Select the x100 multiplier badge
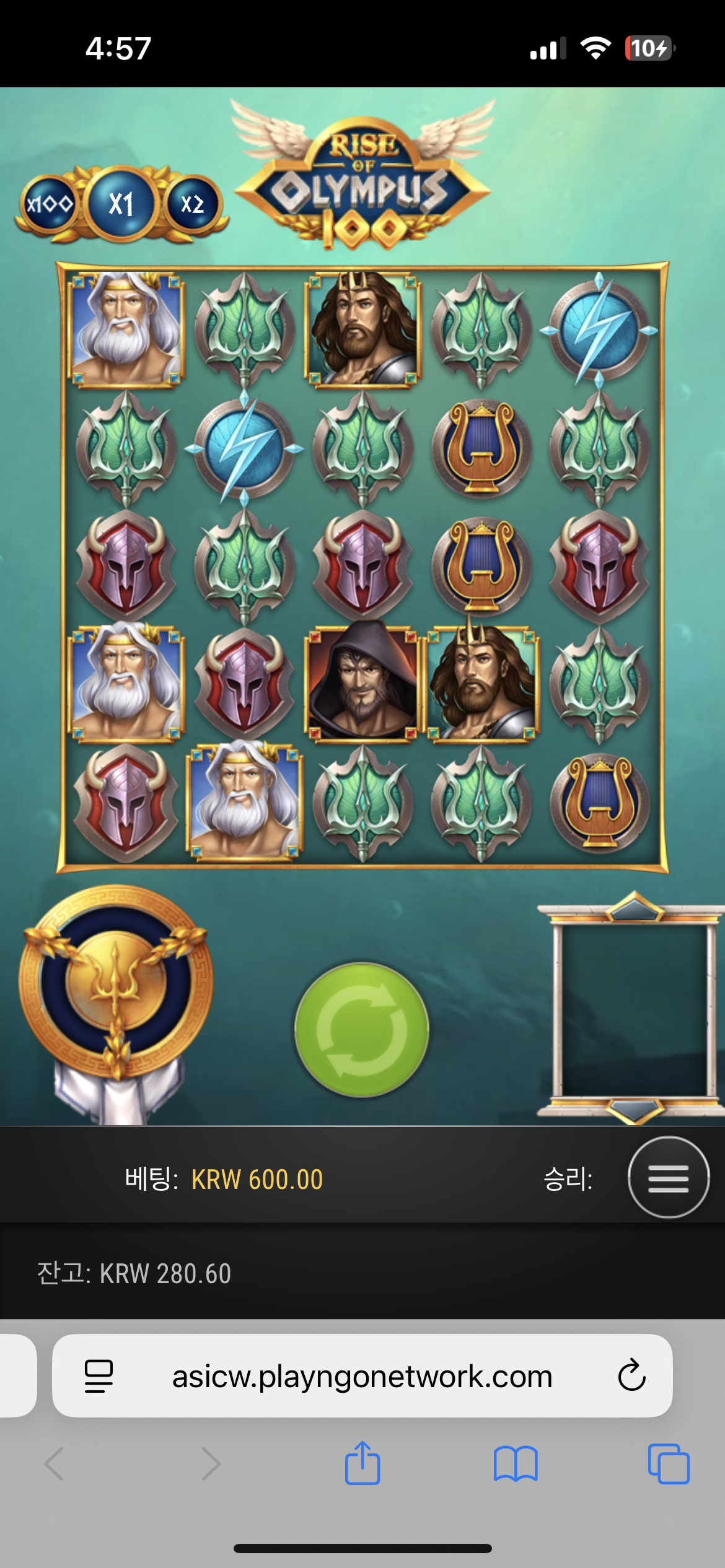Viewport: 725px width, 1568px height. tap(49, 204)
